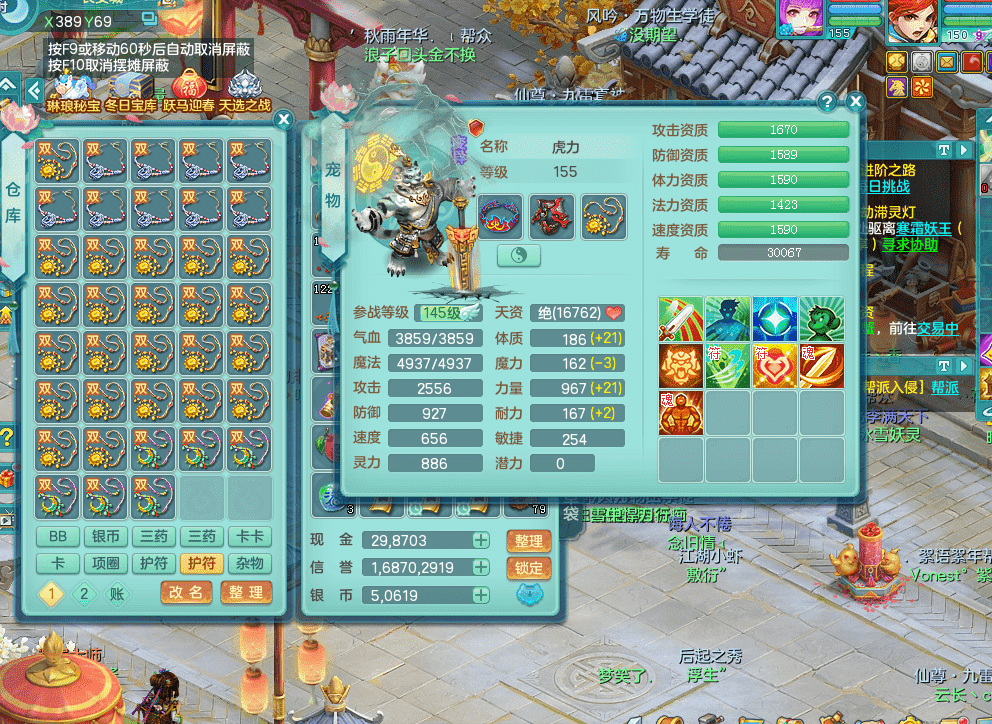Add cash with the 现金 plus button
The image size is (992, 724).
(481, 541)
